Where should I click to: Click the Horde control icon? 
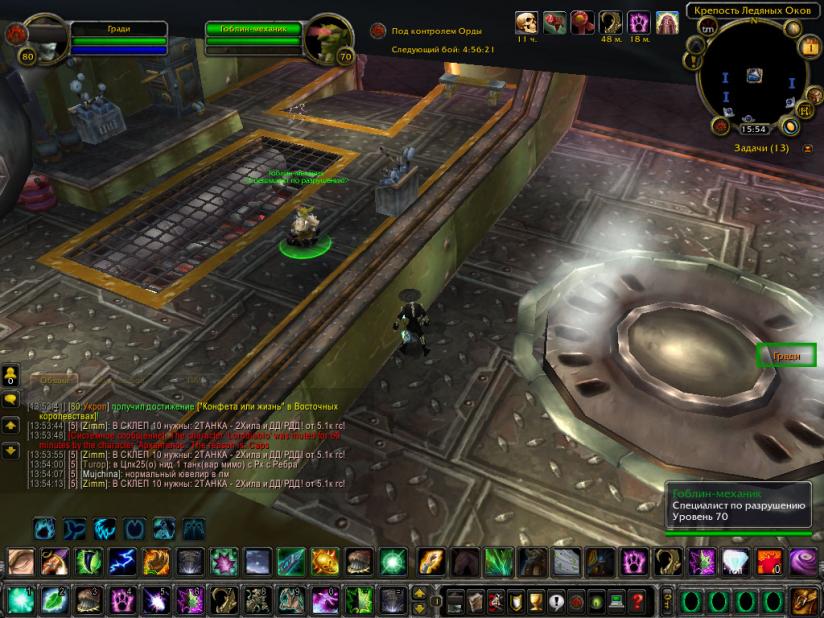point(377,31)
